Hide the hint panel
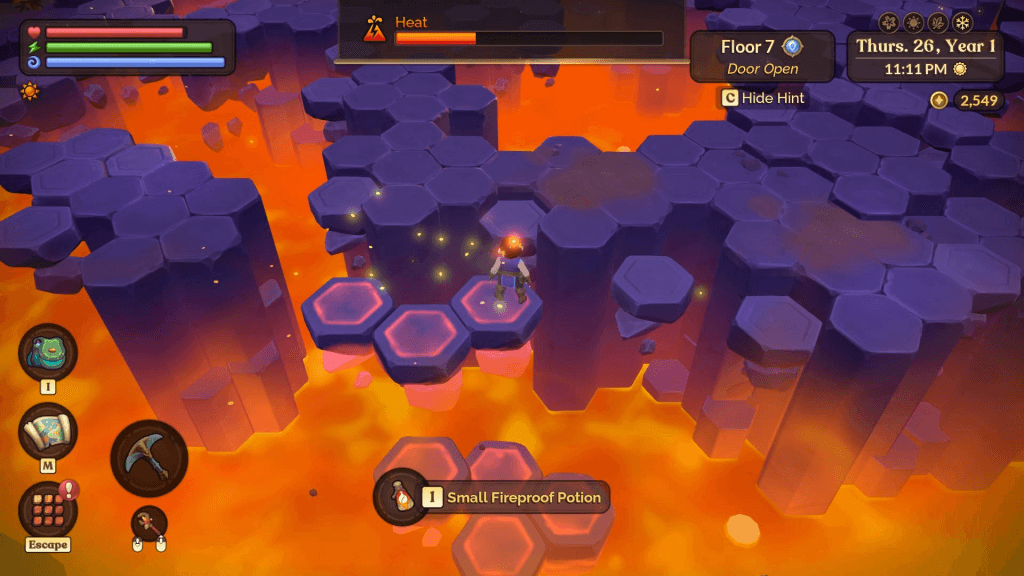This screenshot has height=576, width=1024. 763,98
